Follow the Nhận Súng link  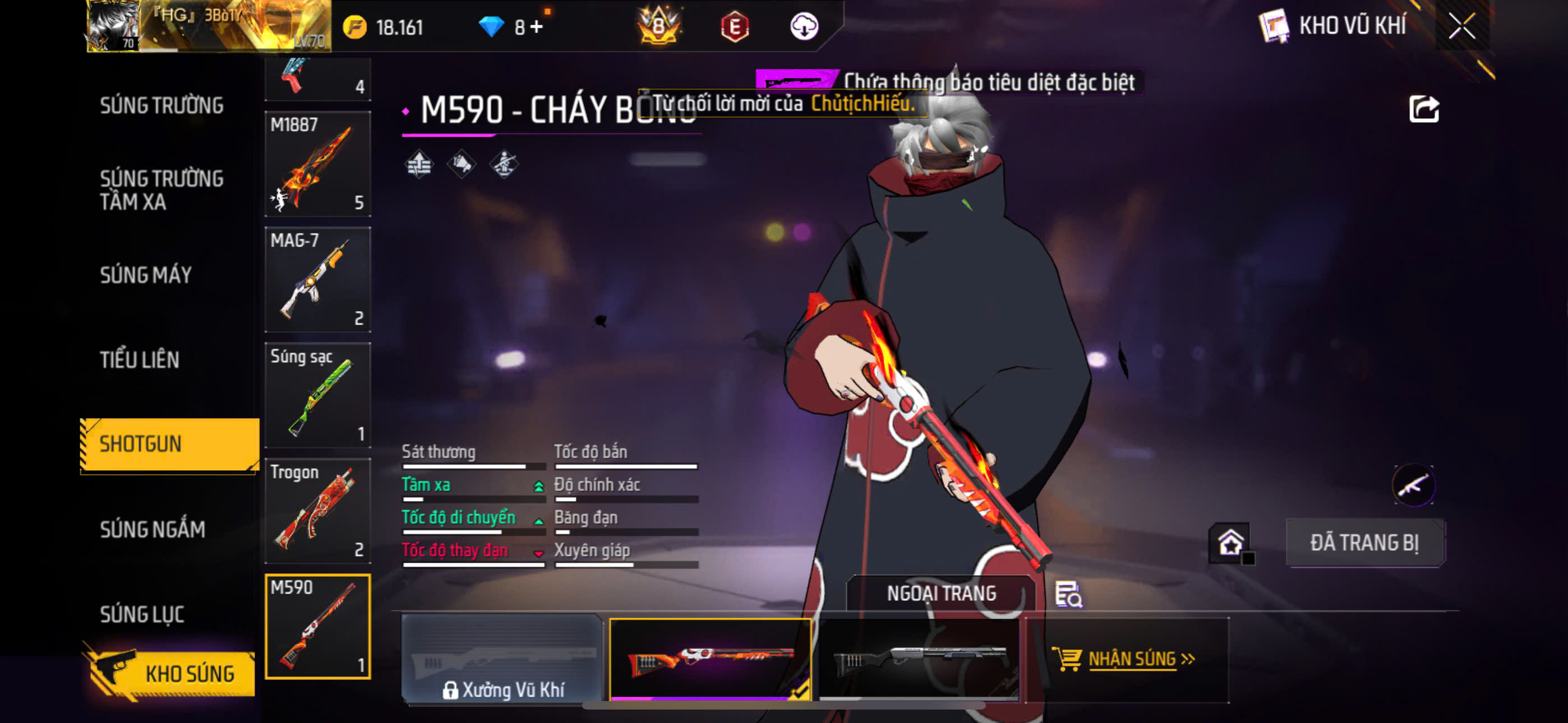1131,659
